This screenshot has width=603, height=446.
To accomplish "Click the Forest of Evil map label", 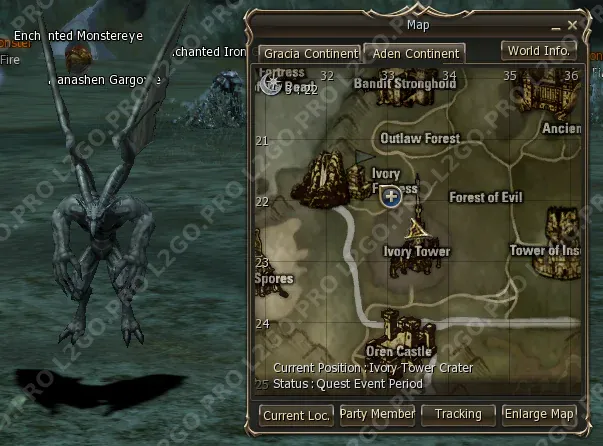I will click(x=486, y=198).
